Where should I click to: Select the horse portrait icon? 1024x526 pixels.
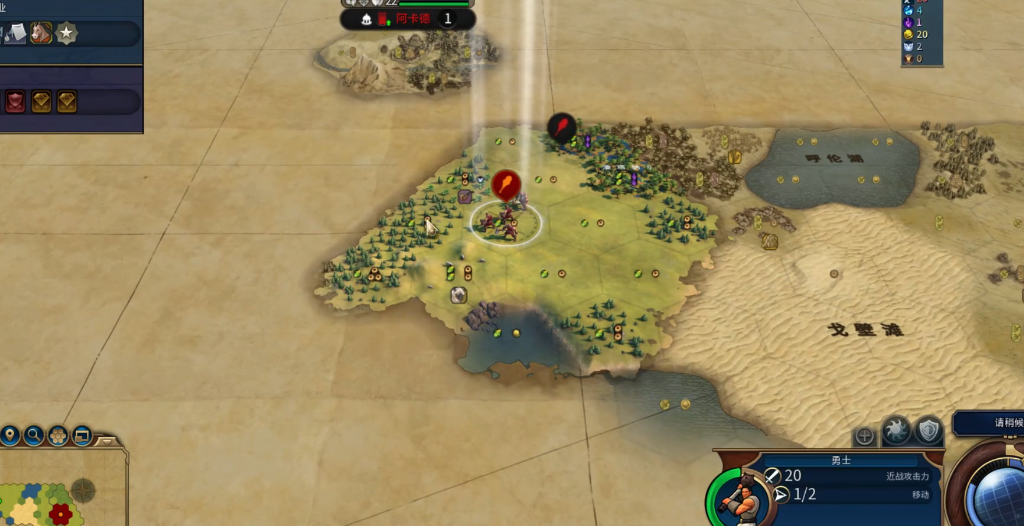point(41,34)
